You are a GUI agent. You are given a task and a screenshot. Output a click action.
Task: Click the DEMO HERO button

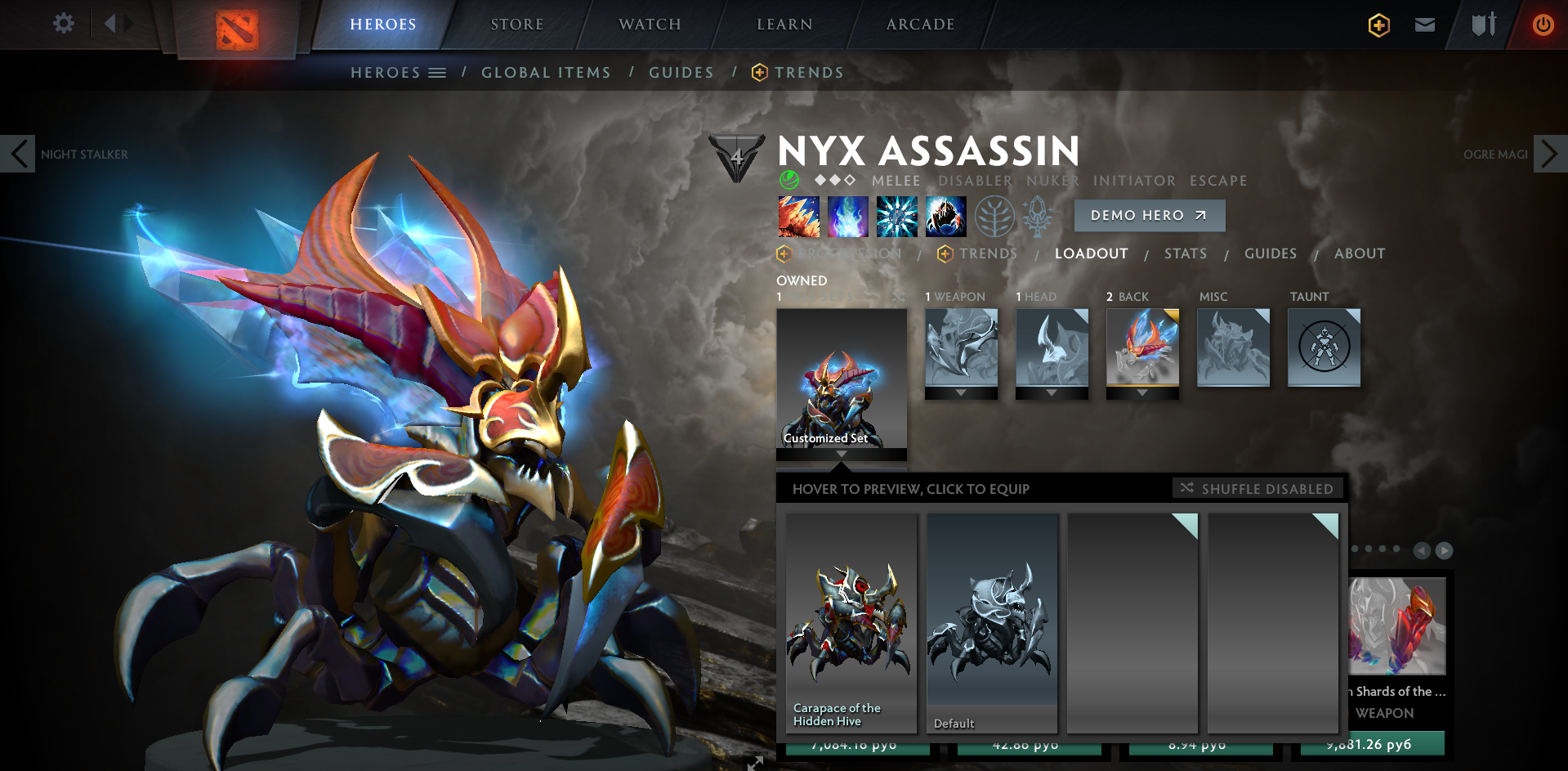(x=1149, y=215)
